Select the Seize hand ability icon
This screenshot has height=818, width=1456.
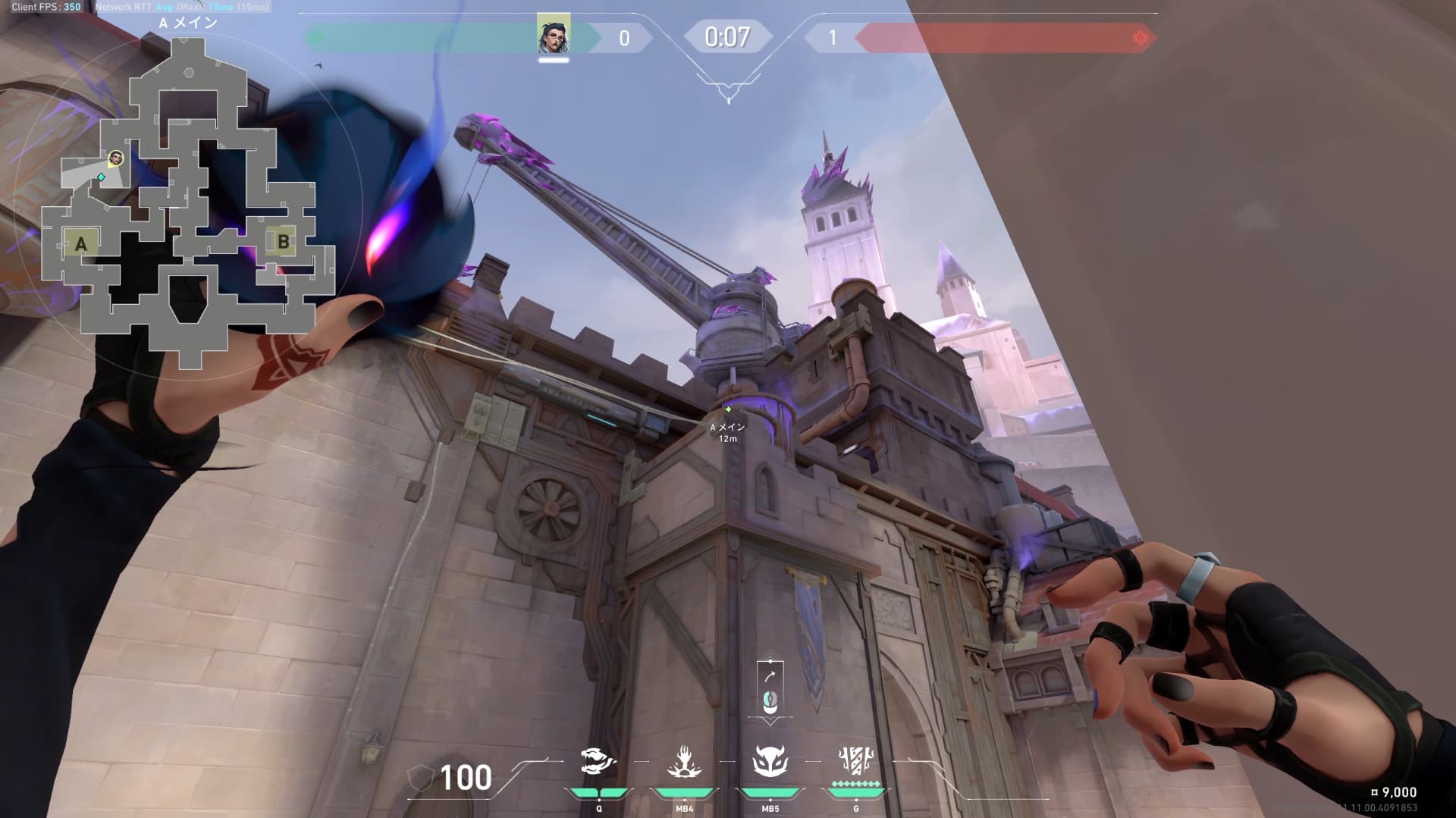click(684, 761)
